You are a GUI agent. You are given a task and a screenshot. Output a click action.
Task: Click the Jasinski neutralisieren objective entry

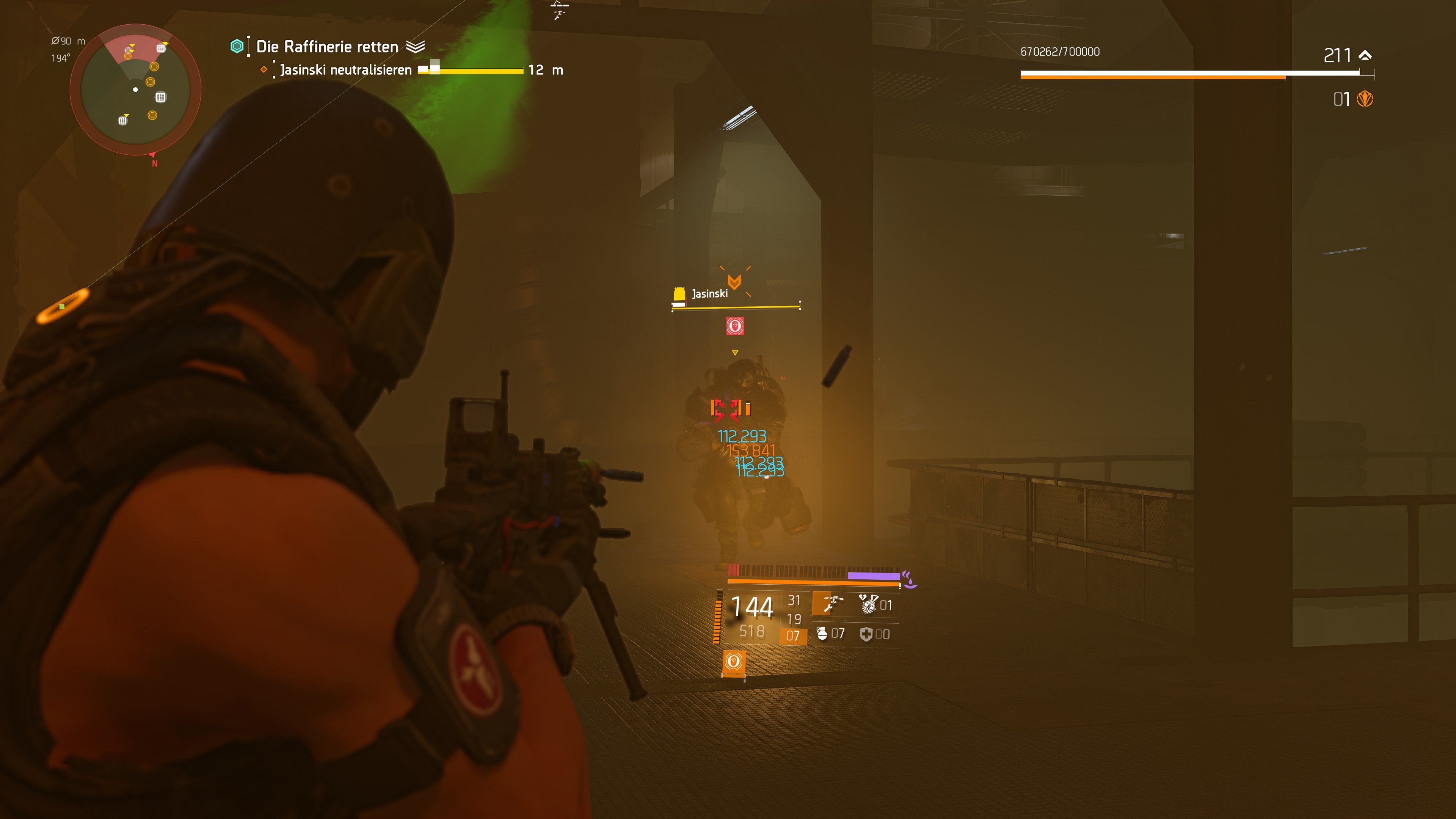pyautogui.click(x=345, y=69)
